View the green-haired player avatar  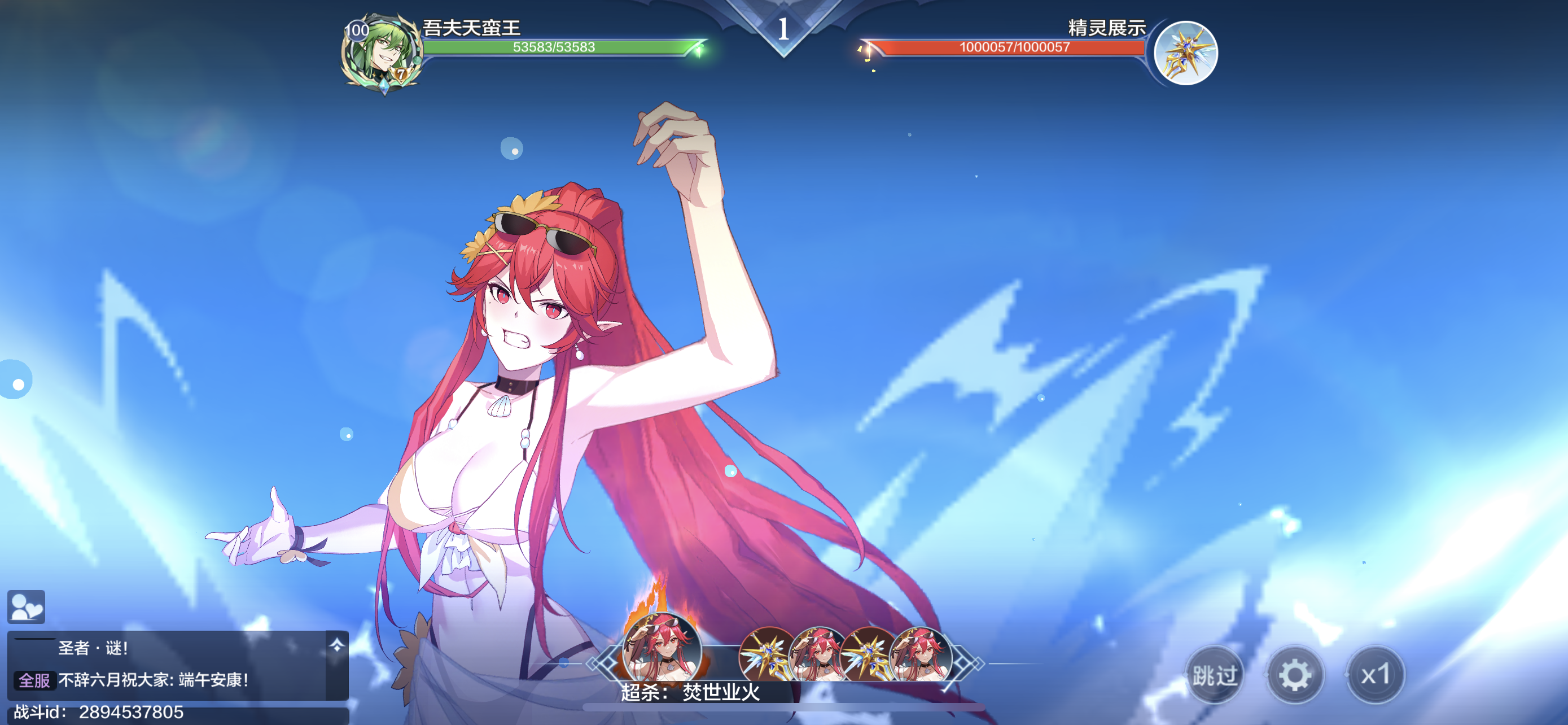click(x=381, y=54)
